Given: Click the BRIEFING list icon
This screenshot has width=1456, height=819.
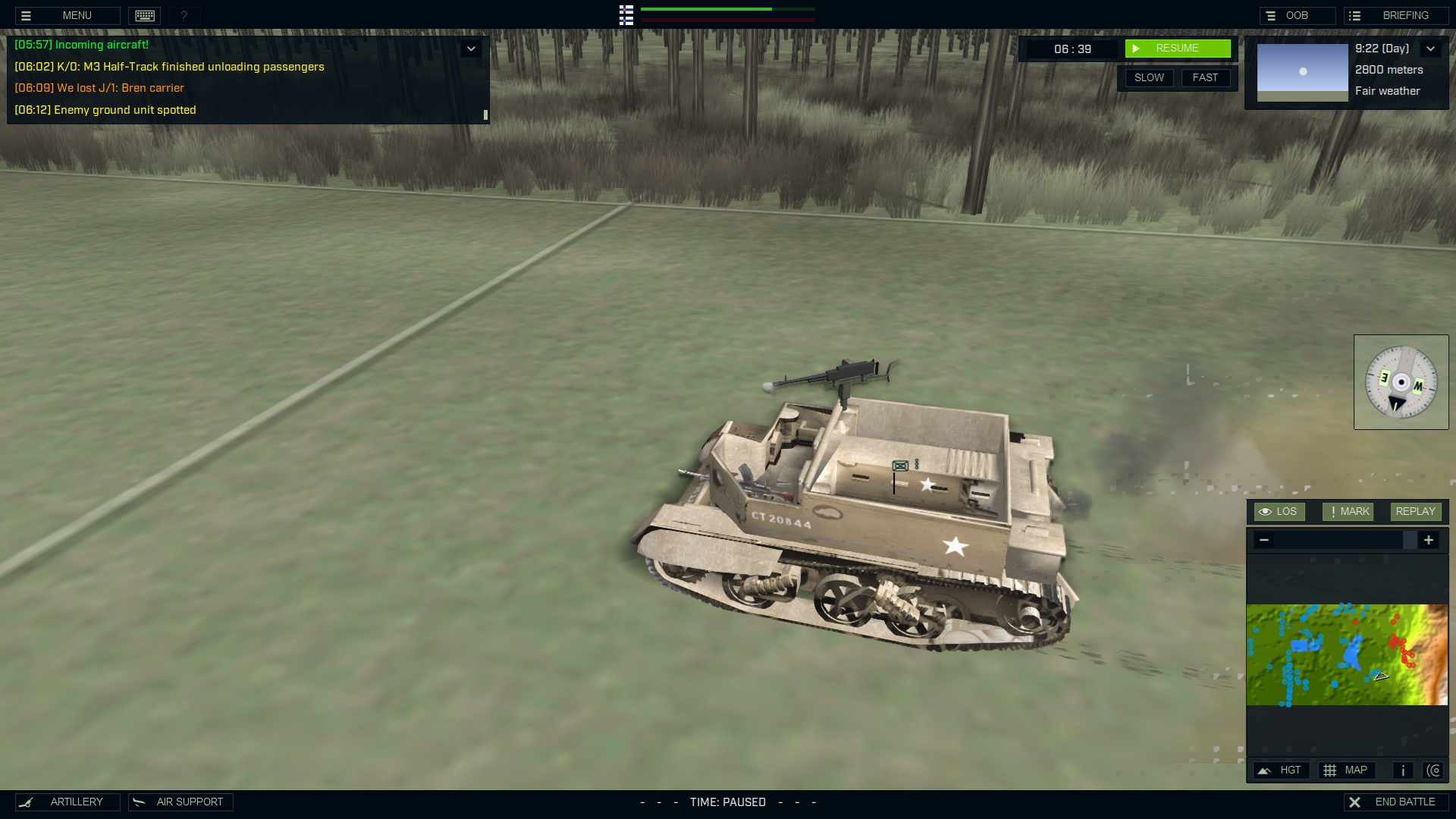Looking at the screenshot, I should pyautogui.click(x=1355, y=14).
